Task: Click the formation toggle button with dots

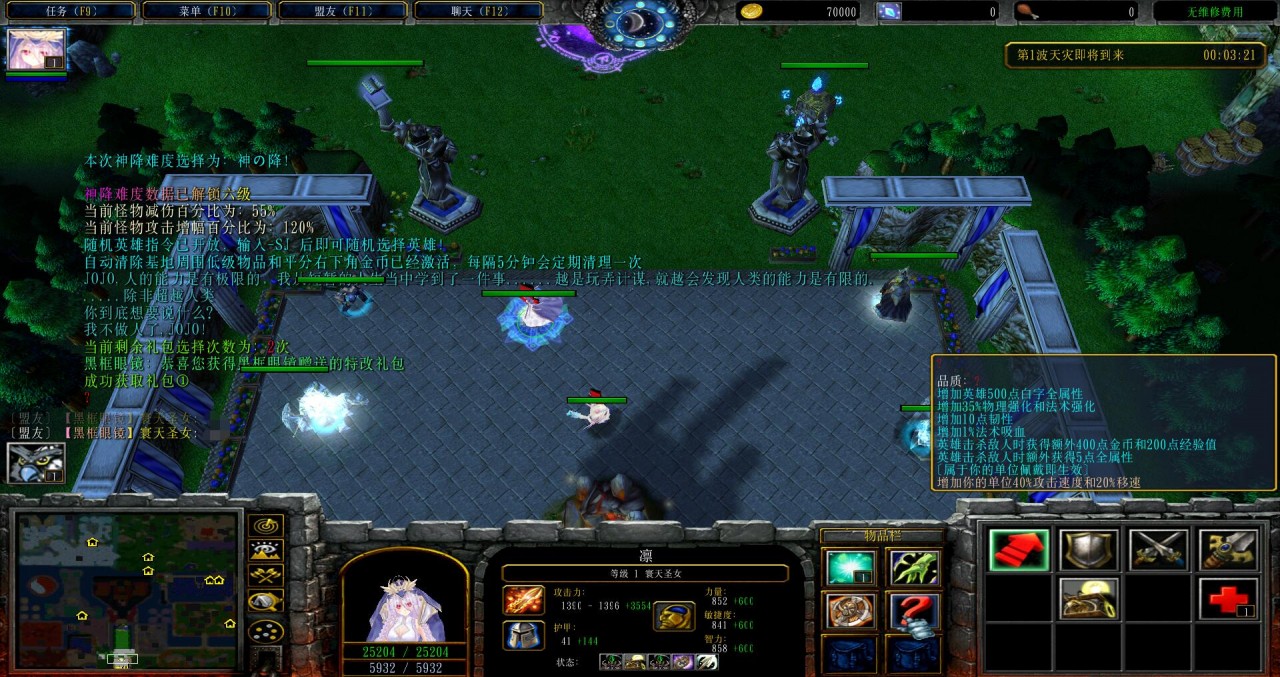Action: click(265, 631)
